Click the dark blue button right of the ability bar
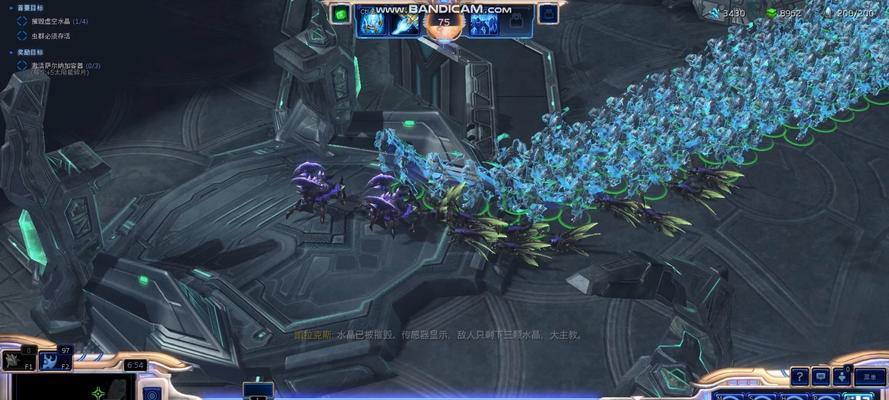Viewport: 889px width, 400px height. click(x=548, y=14)
